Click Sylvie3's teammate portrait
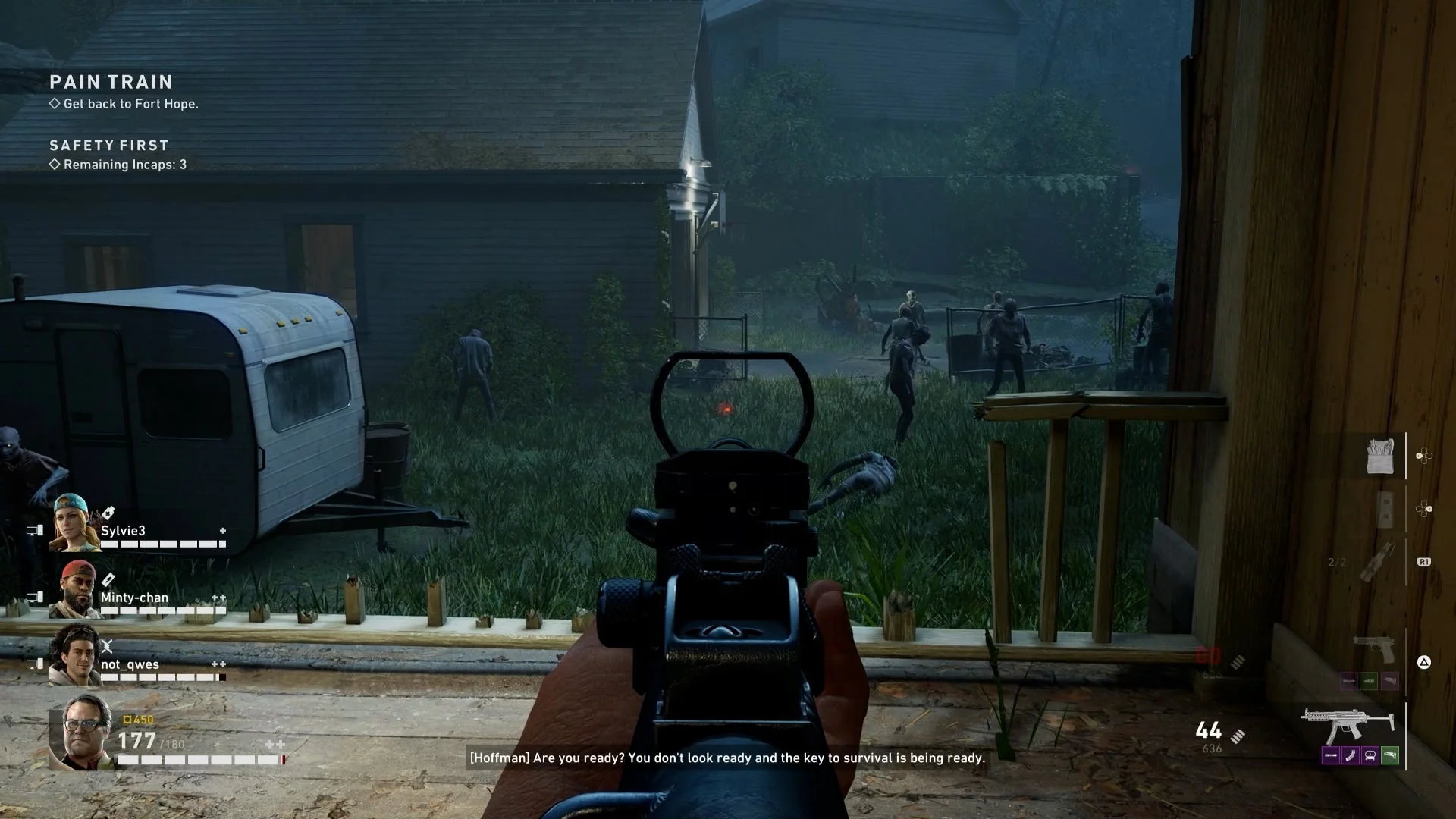This screenshot has width=1456, height=819. coord(74,522)
